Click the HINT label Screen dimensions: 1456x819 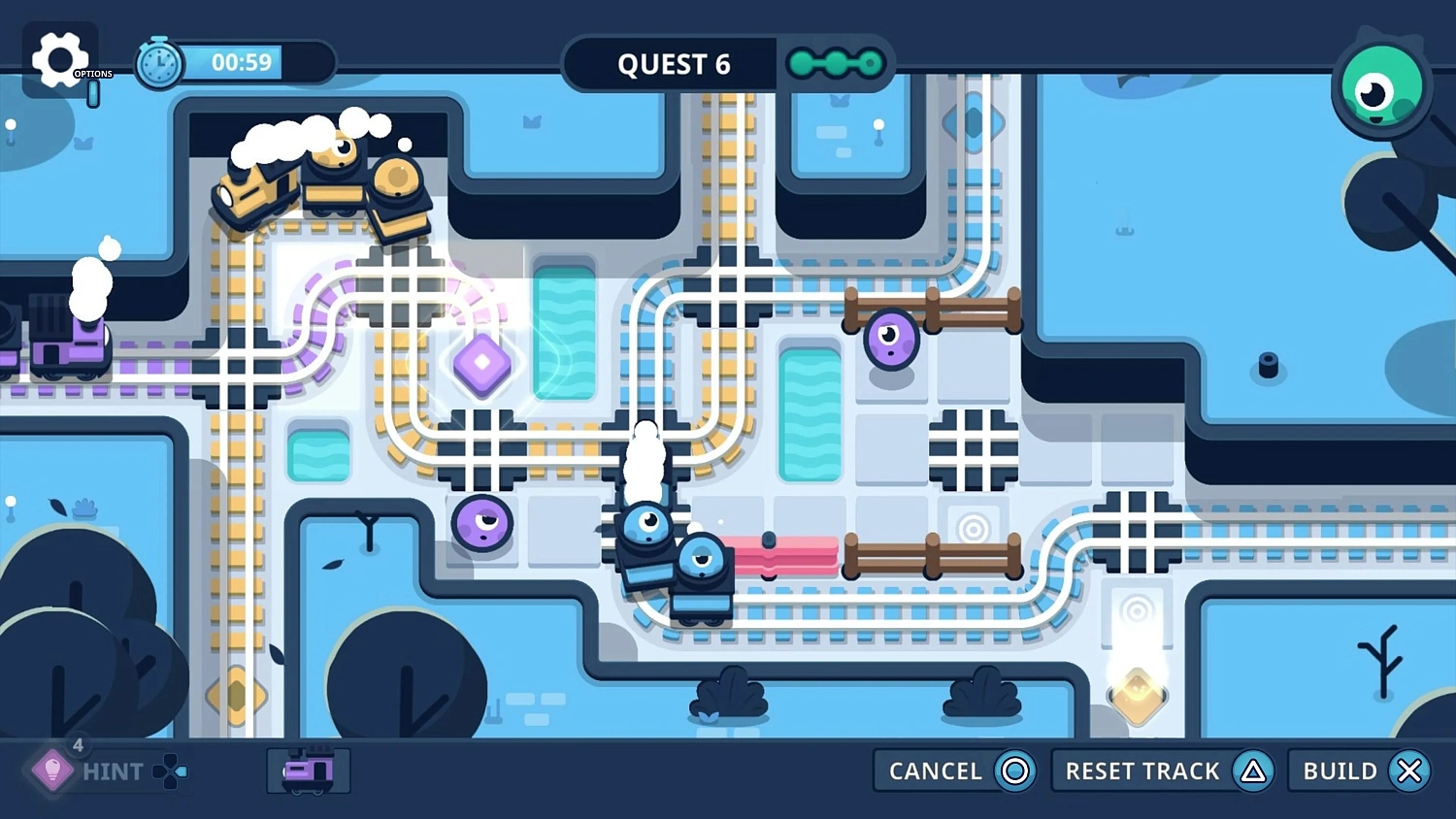pos(114,771)
